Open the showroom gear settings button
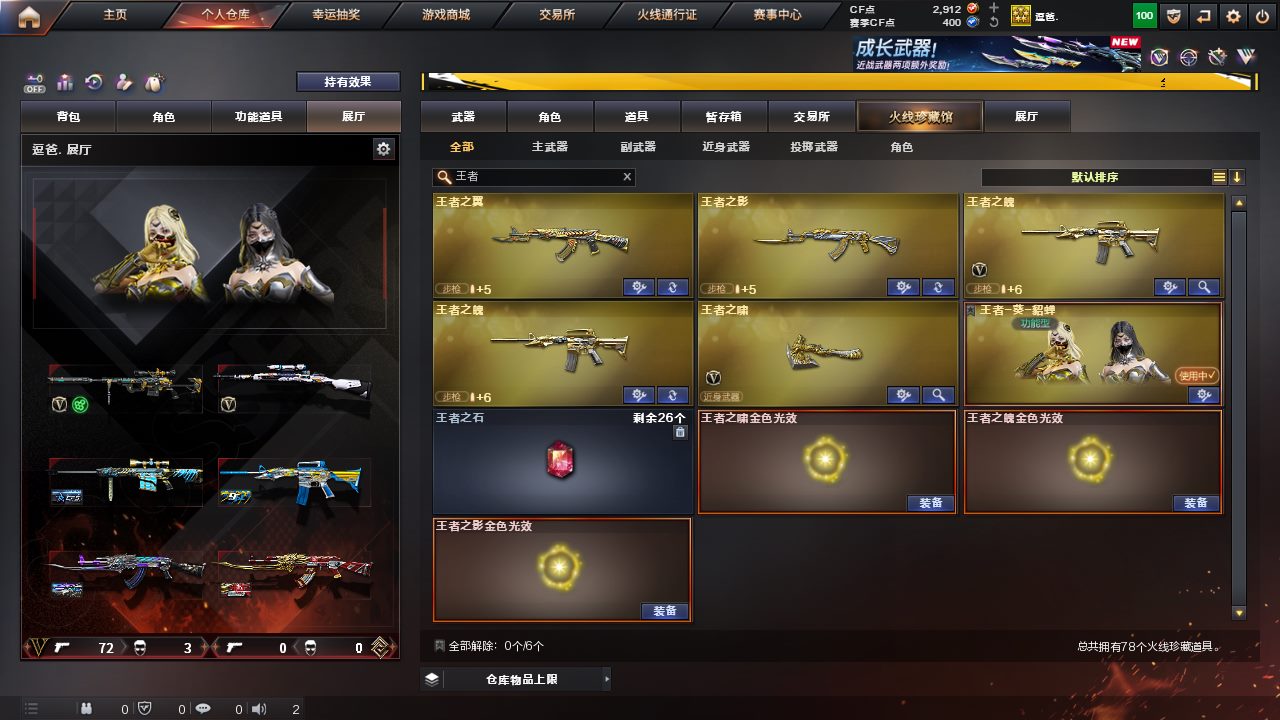Screen dimensions: 1280x720 click(x=383, y=149)
